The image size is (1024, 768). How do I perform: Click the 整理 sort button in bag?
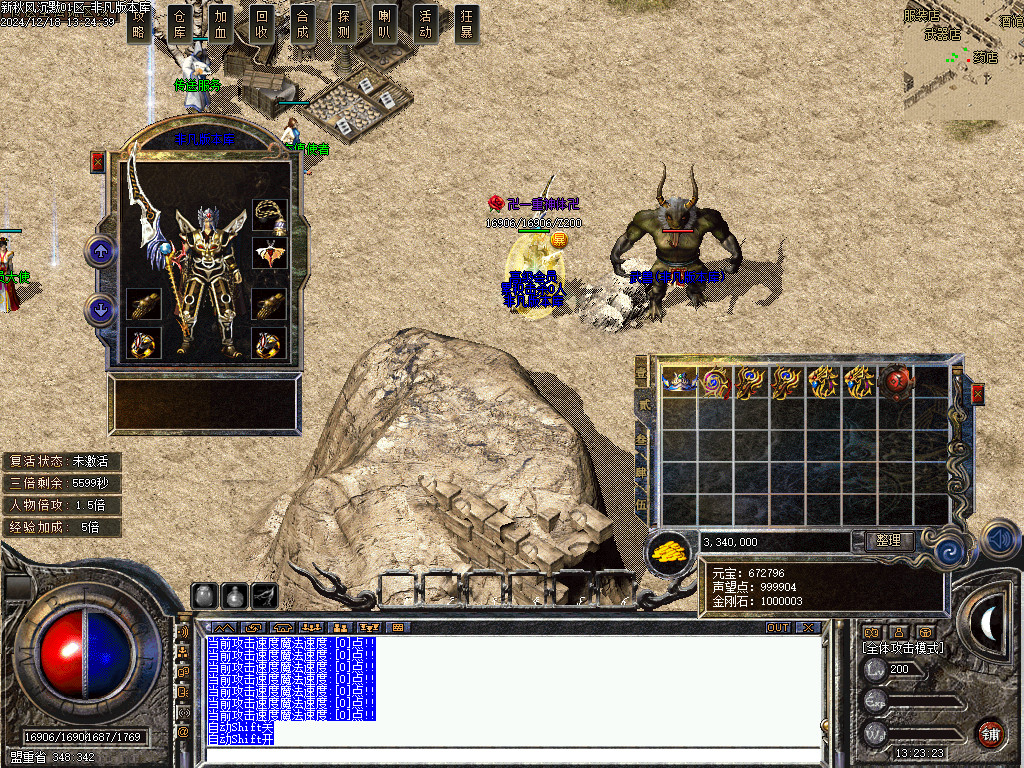(888, 540)
